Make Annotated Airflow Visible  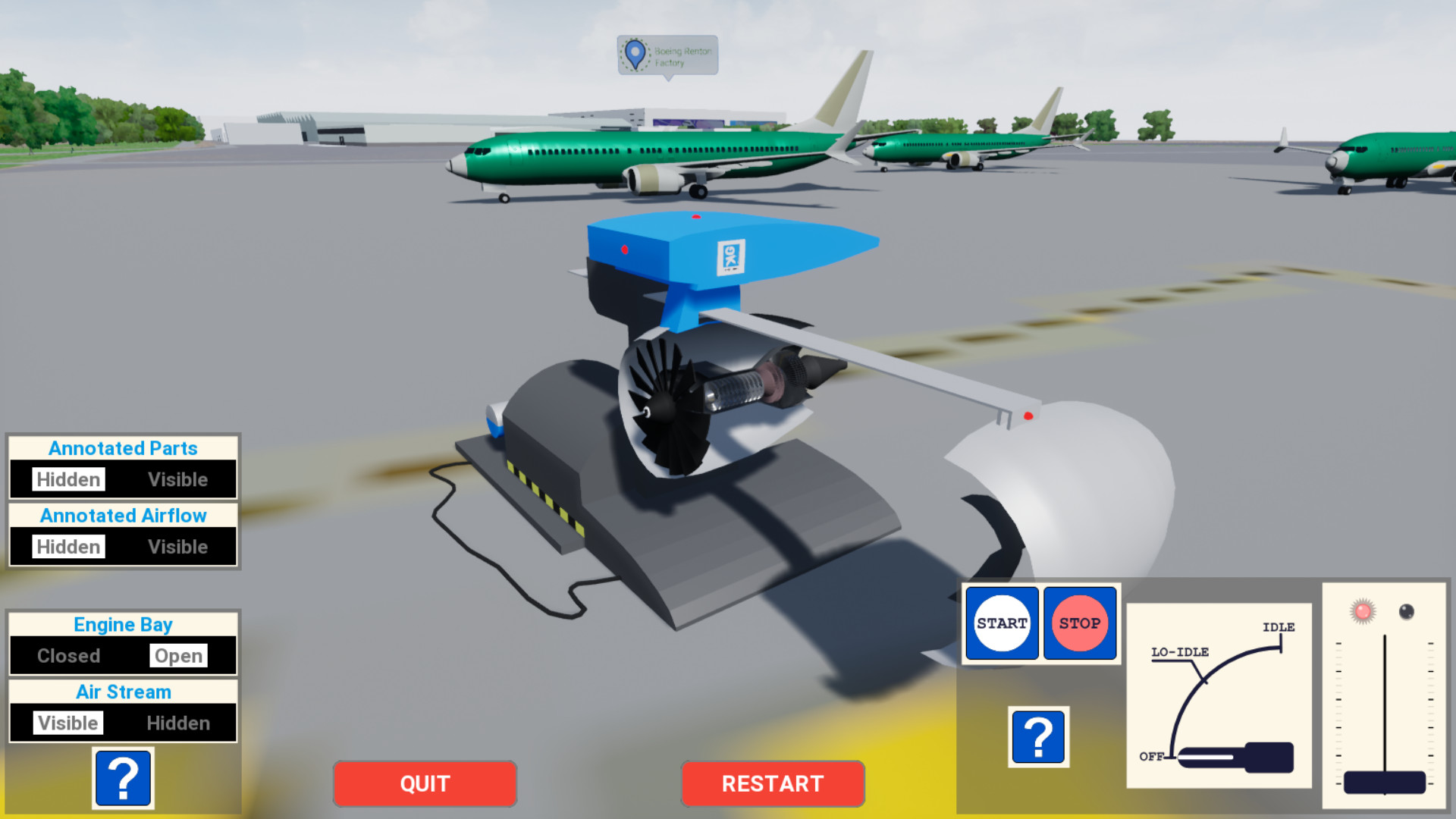pyautogui.click(x=178, y=546)
